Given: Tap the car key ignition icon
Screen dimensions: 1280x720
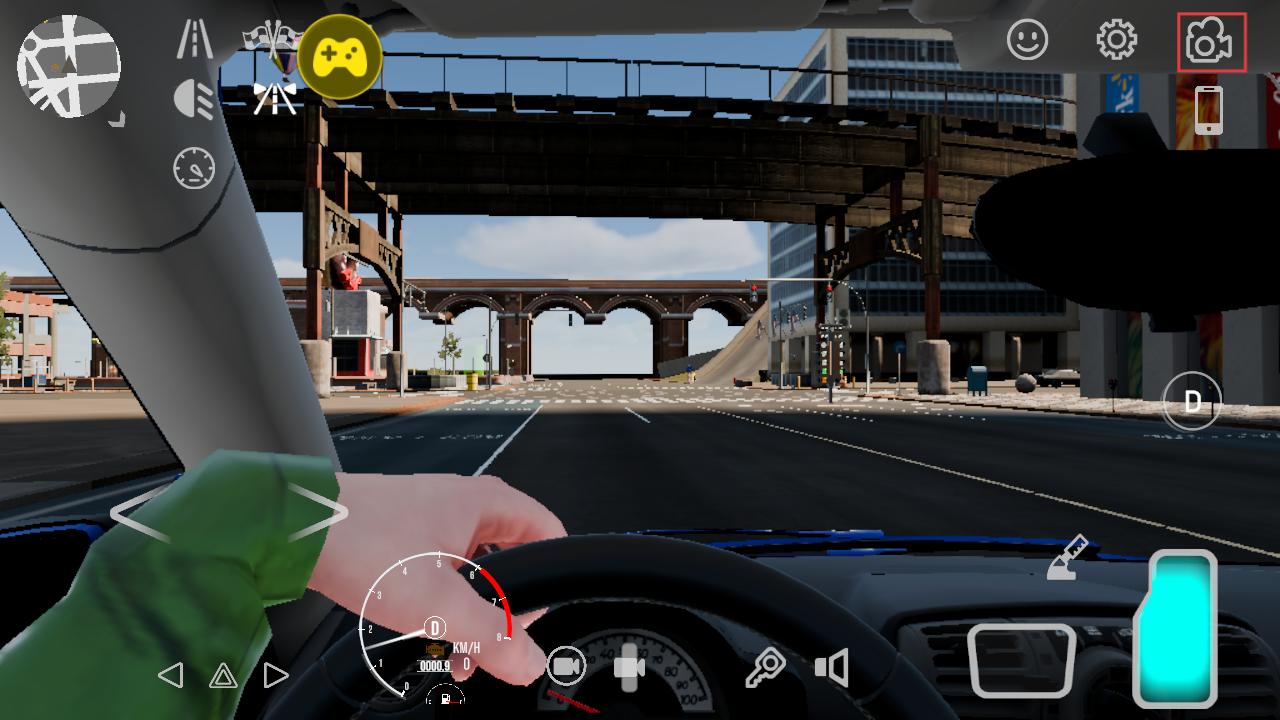Looking at the screenshot, I should click(x=765, y=667).
